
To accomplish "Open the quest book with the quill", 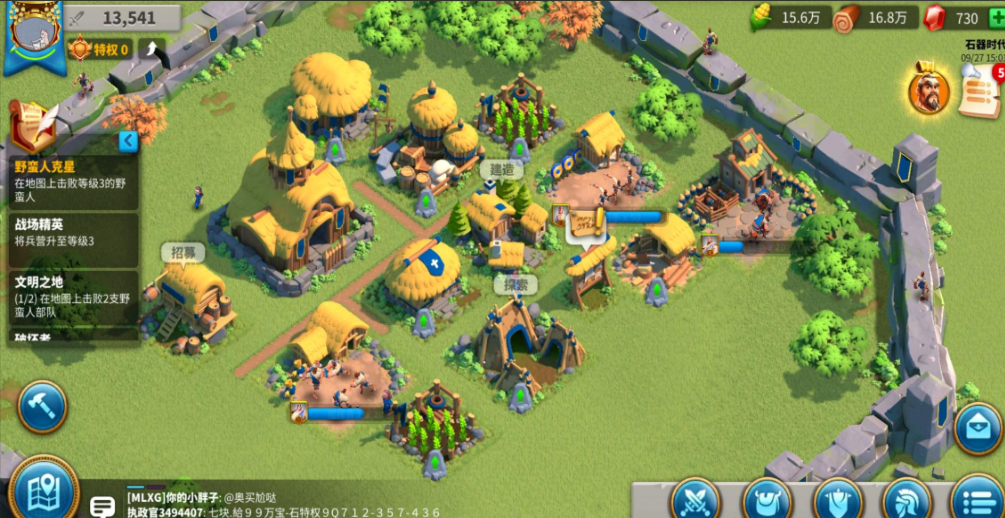I will (32, 127).
